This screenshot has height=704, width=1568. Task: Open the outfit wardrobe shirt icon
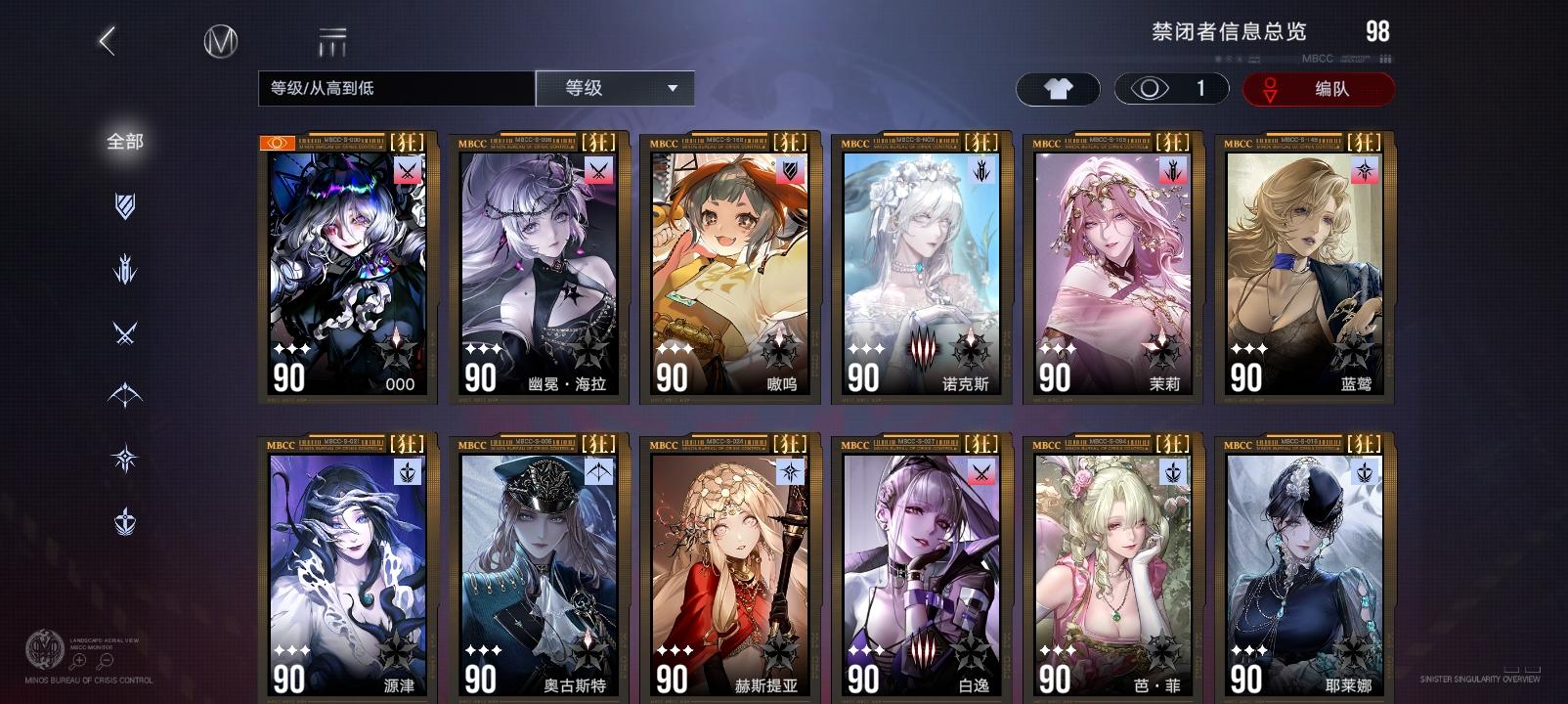coord(1058,89)
